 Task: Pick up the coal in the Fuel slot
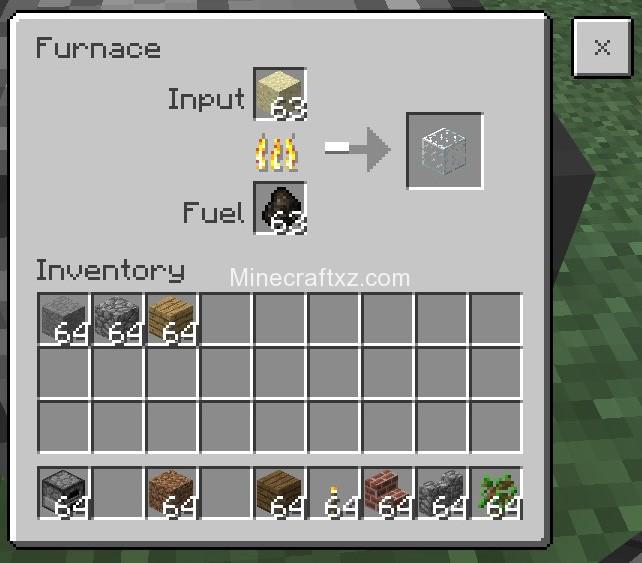[x=279, y=208]
